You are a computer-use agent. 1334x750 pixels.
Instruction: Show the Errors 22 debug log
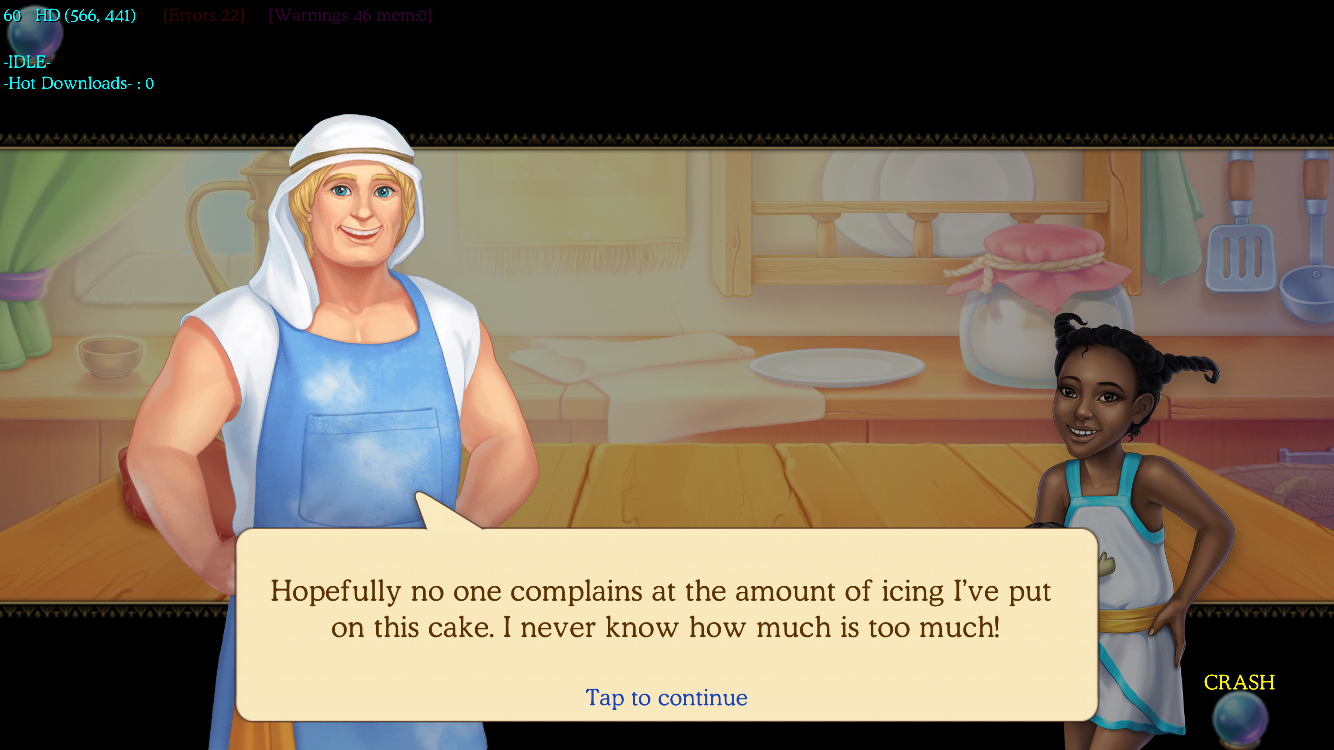(x=204, y=16)
